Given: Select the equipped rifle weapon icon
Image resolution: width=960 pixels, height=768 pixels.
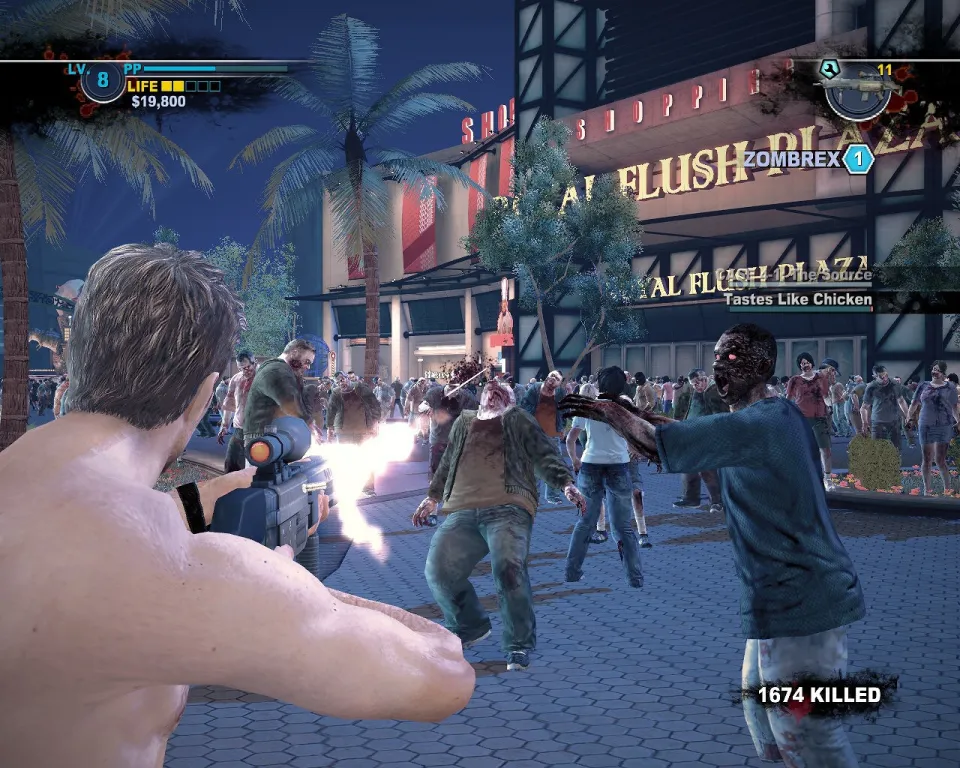Looking at the screenshot, I should [x=857, y=89].
